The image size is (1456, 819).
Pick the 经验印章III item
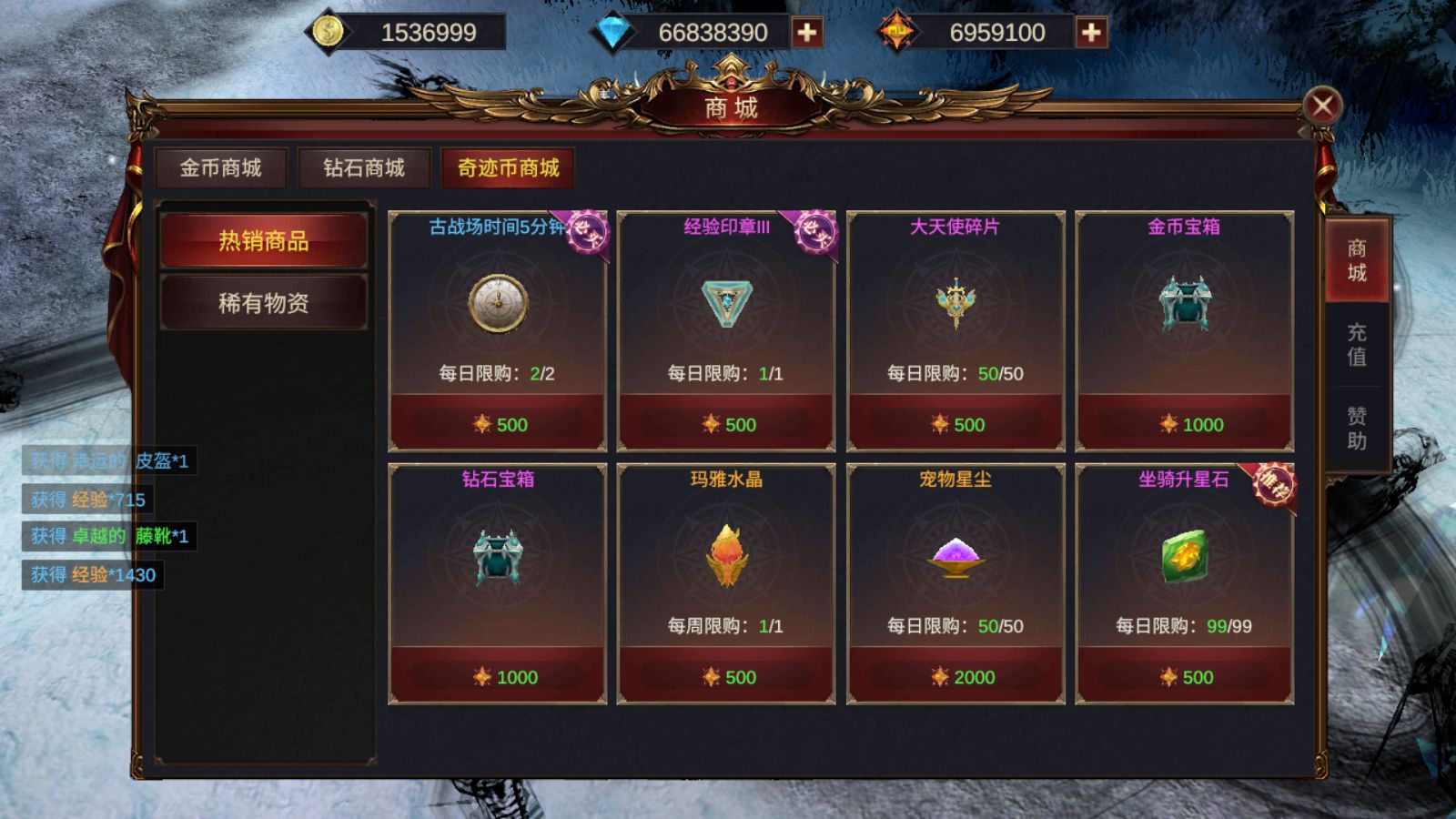(x=726, y=304)
